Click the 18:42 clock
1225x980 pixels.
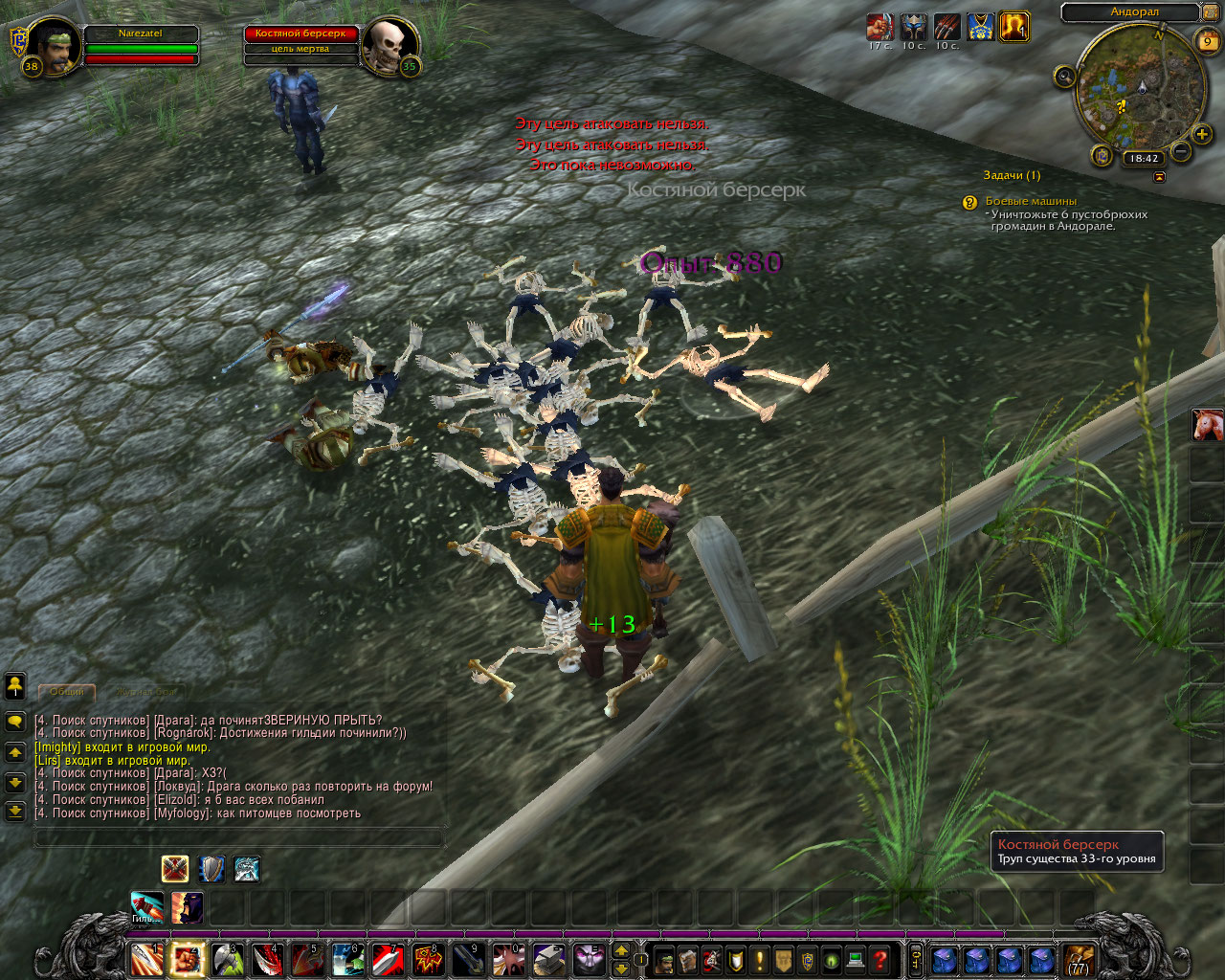click(x=1143, y=159)
